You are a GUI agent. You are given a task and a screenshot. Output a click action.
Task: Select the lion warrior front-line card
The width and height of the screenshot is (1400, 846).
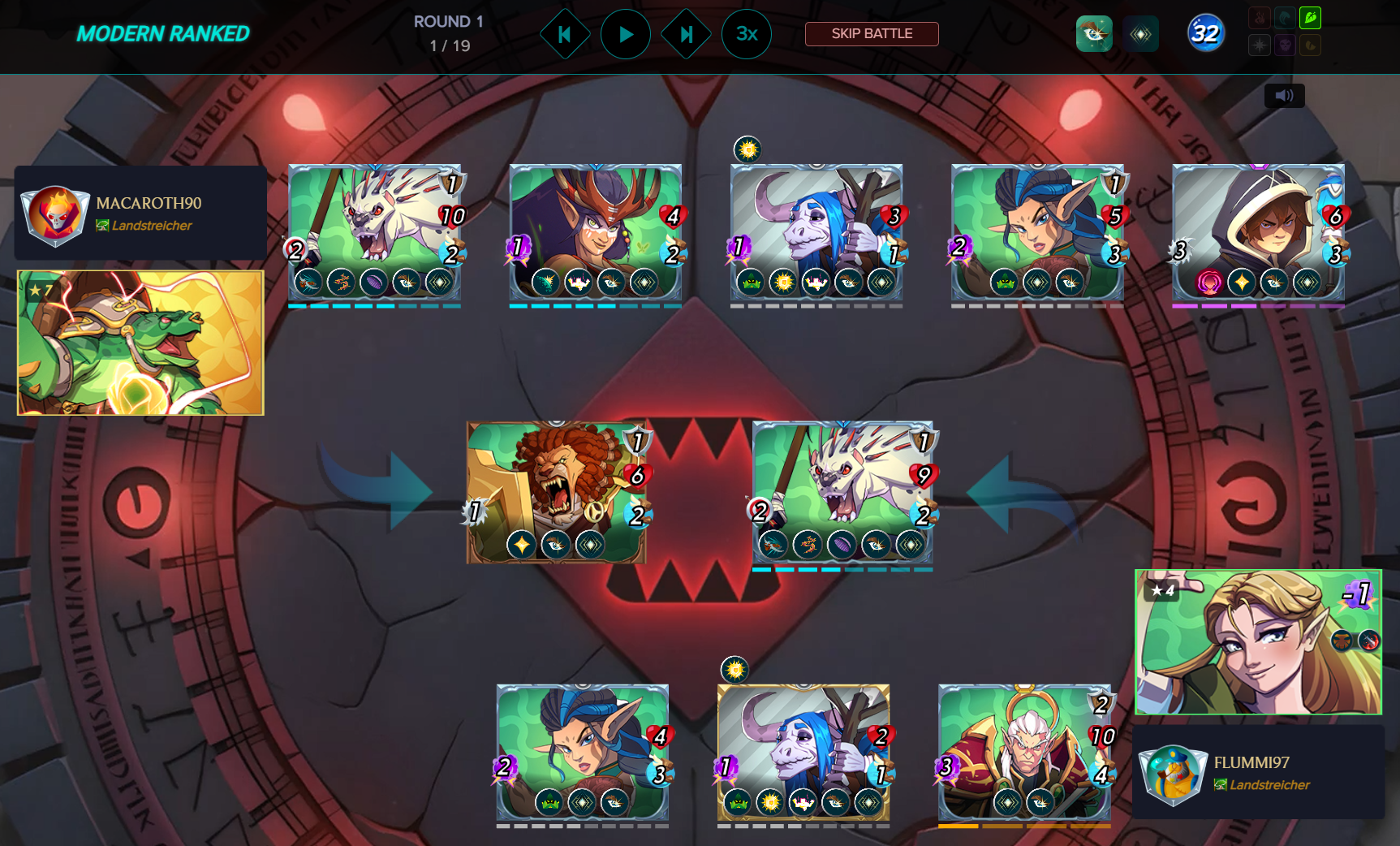pos(556,492)
